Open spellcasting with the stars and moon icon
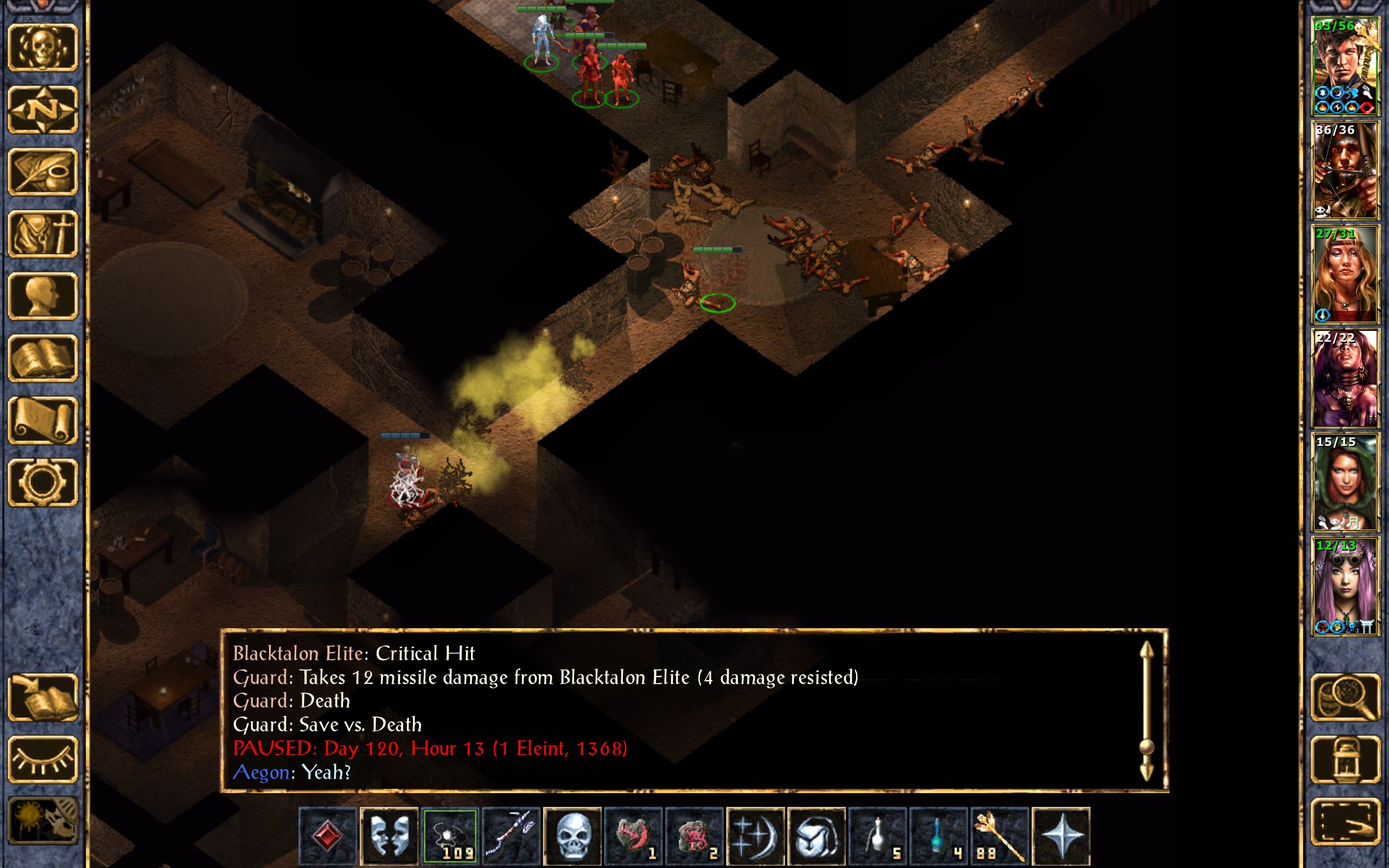The image size is (1389, 868). pos(755,836)
